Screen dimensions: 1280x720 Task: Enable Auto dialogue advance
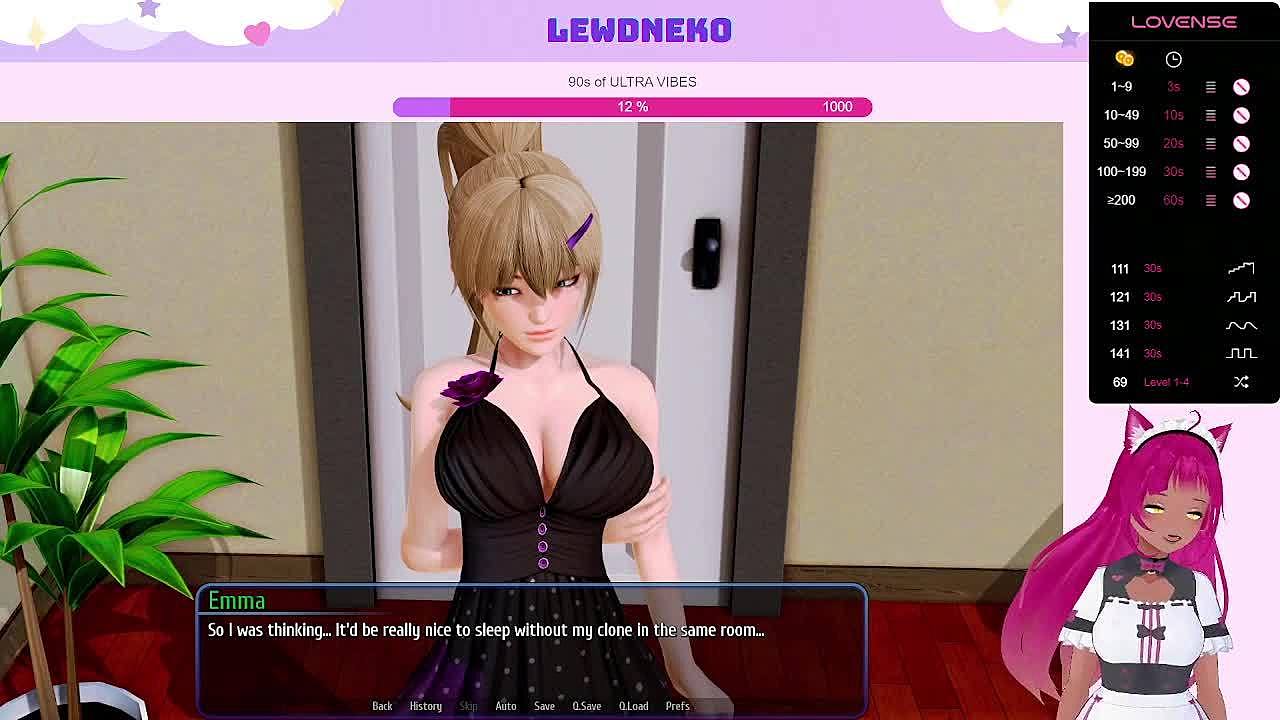coord(506,706)
